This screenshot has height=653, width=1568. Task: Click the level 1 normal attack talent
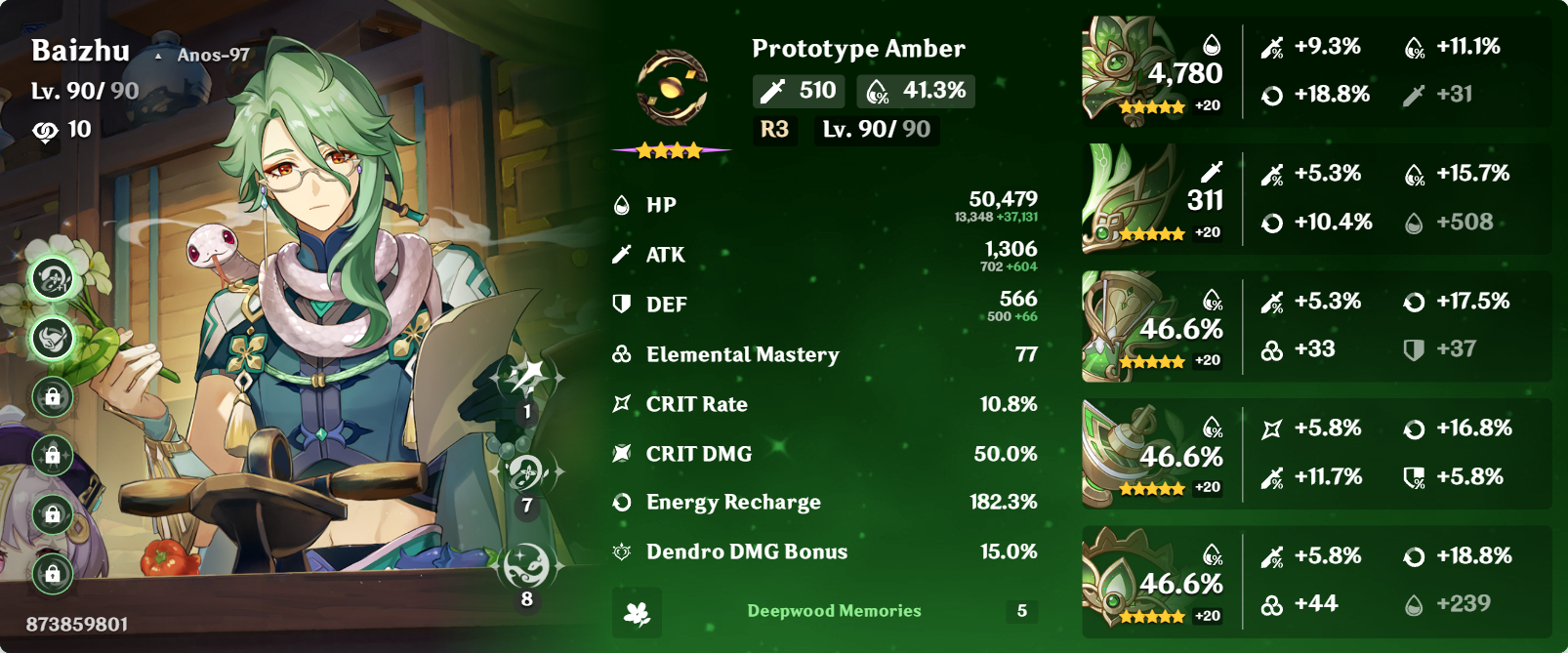(x=528, y=379)
